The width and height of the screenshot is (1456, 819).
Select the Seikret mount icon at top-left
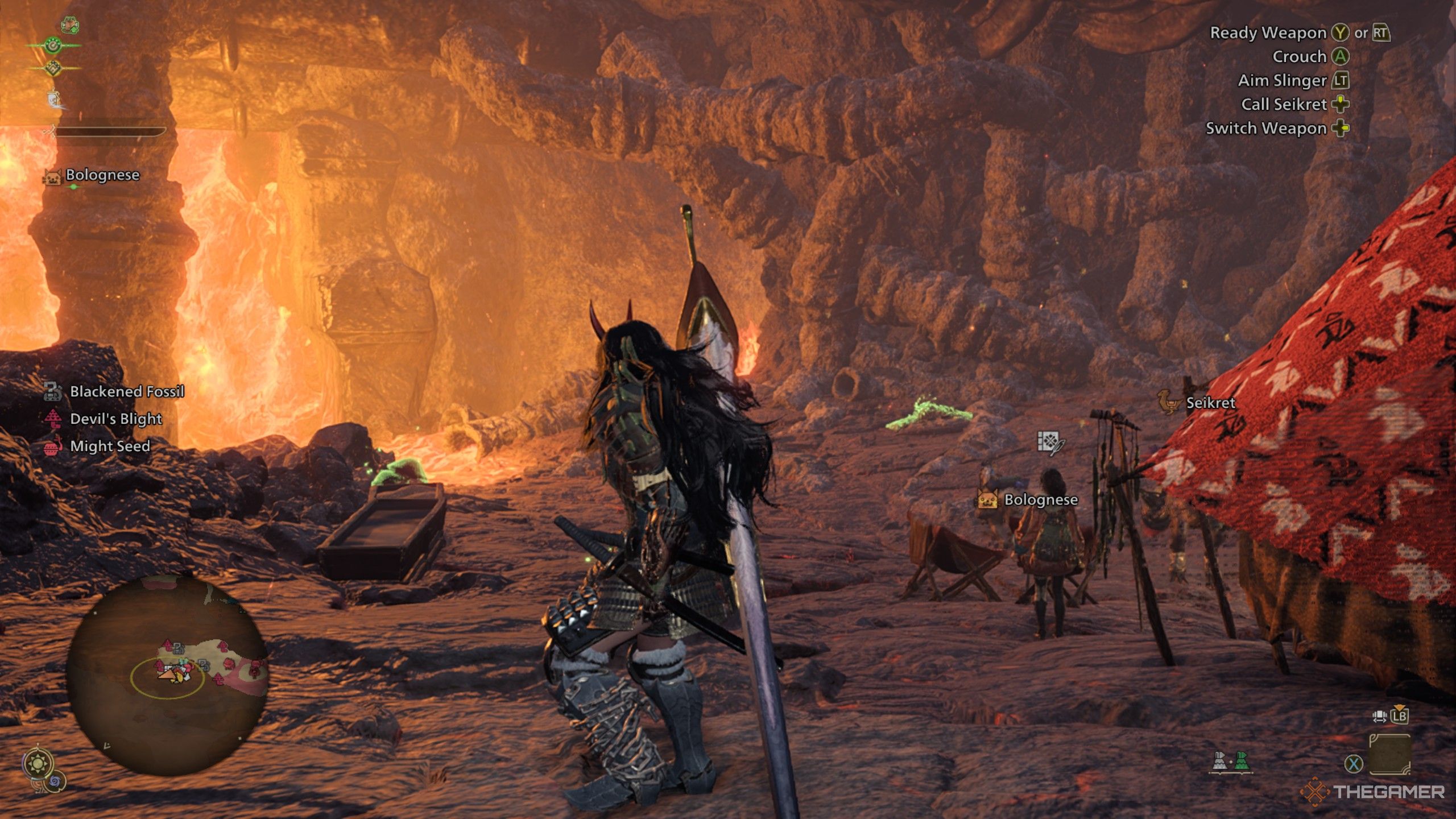[69, 26]
